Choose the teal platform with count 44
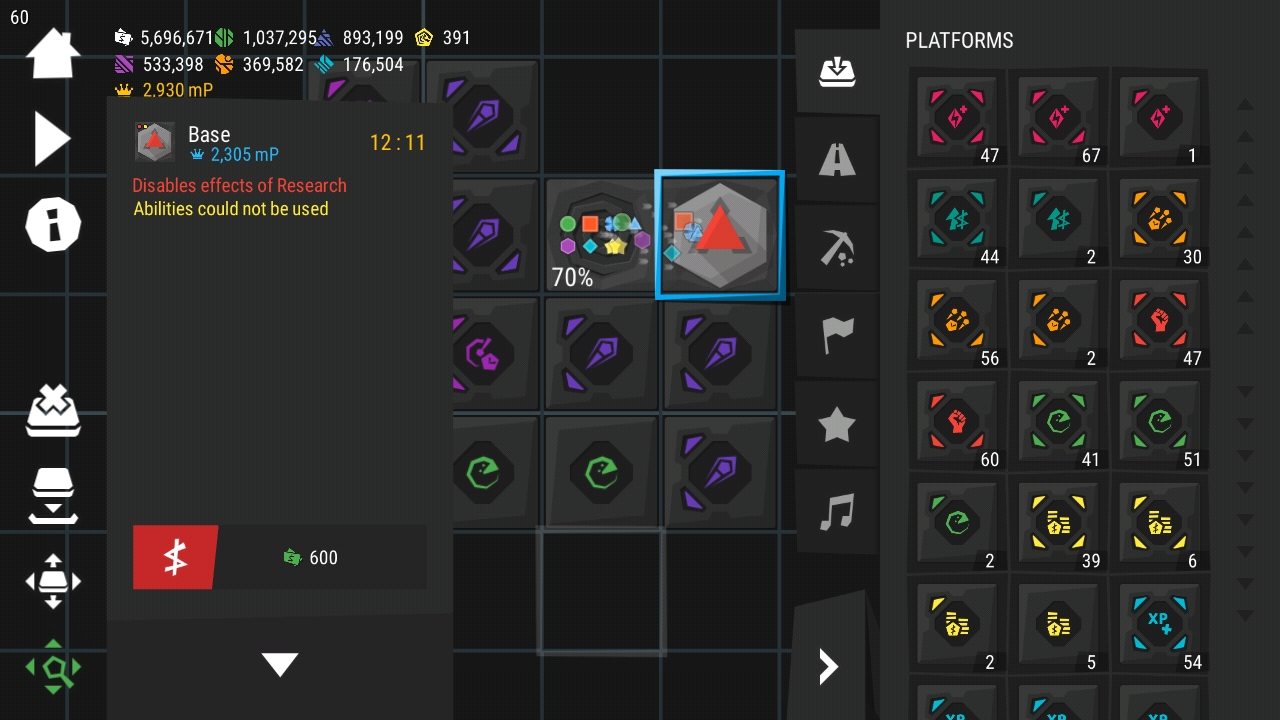 (x=957, y=219)
